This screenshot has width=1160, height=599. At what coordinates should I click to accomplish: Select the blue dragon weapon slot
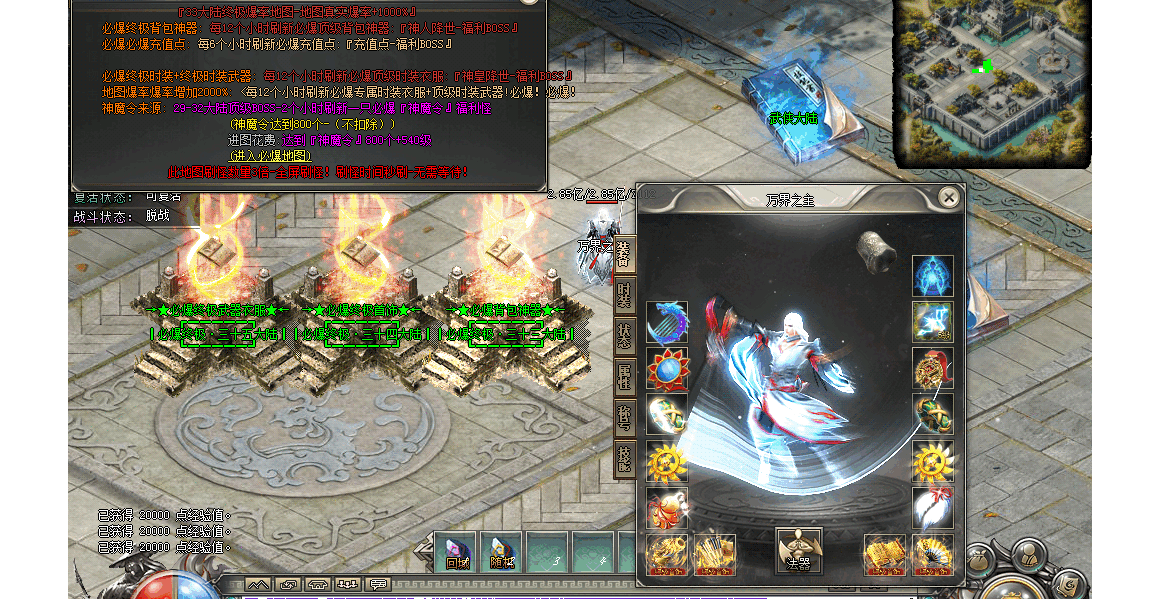[667, 322]
